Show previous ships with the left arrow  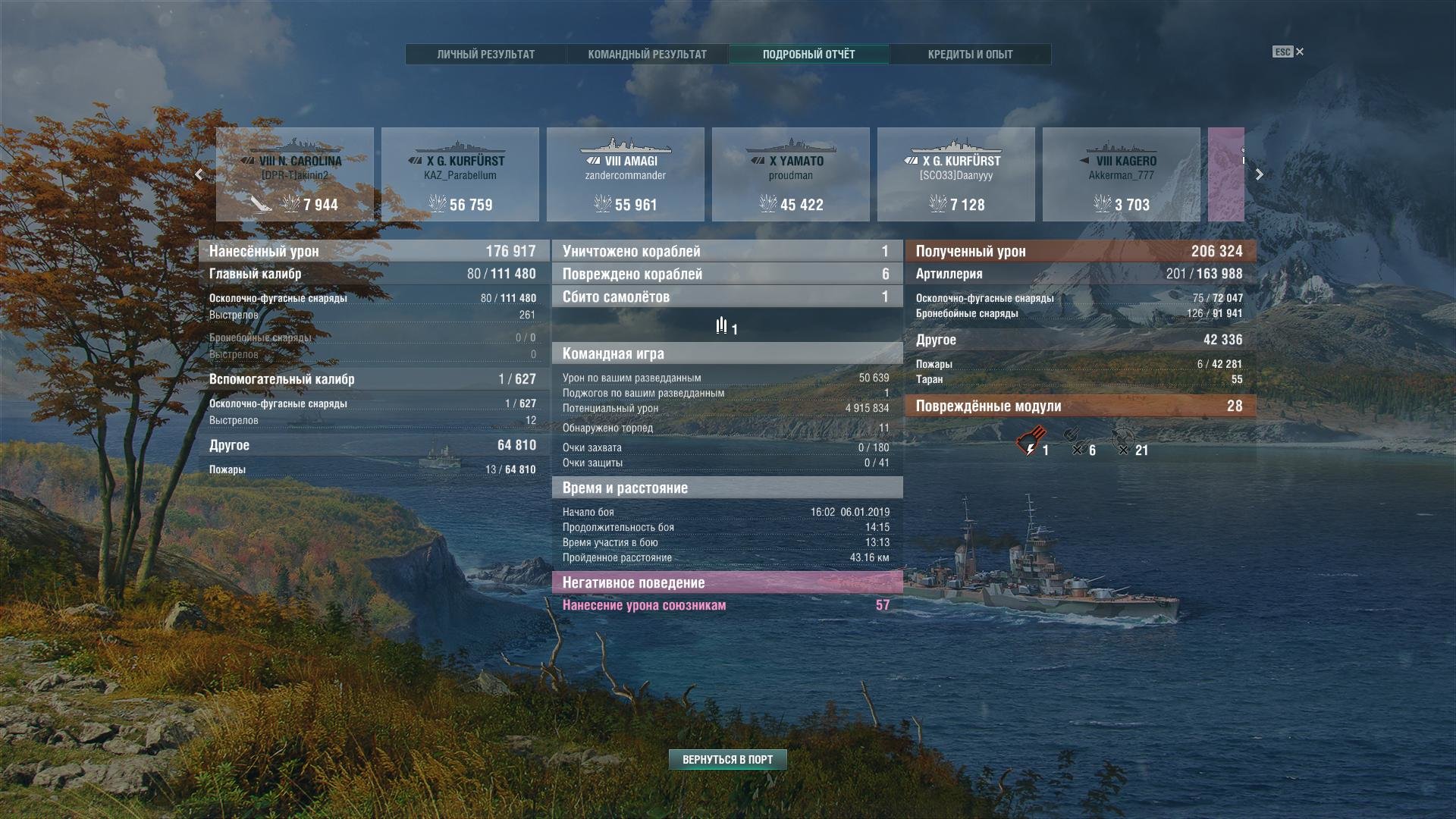click(x=199, y=174)
